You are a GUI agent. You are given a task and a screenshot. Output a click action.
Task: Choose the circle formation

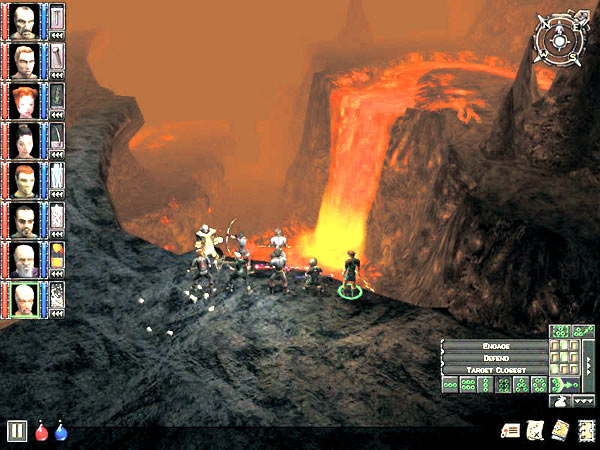tap(539, 385)
